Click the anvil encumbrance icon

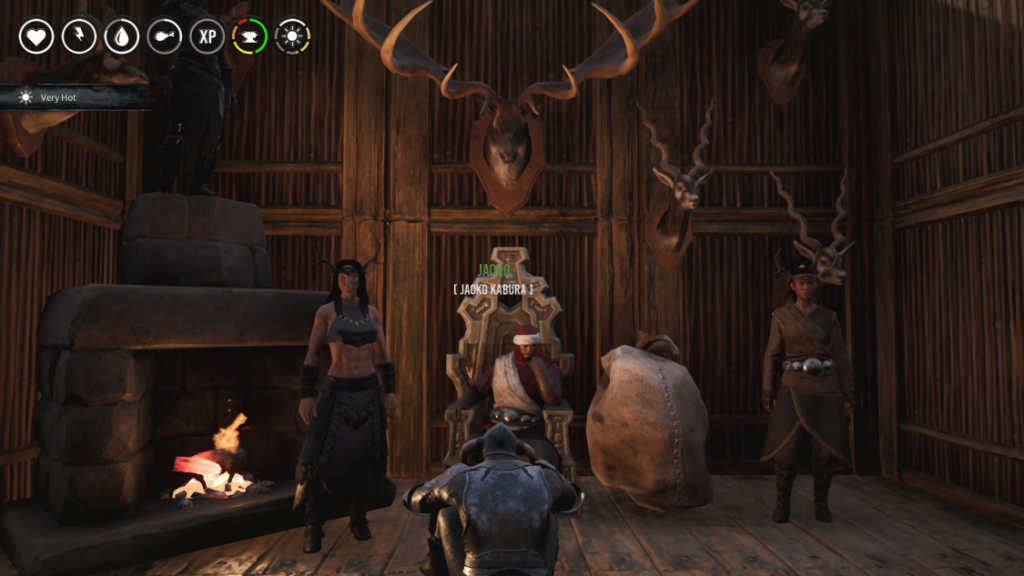(250, 37)
